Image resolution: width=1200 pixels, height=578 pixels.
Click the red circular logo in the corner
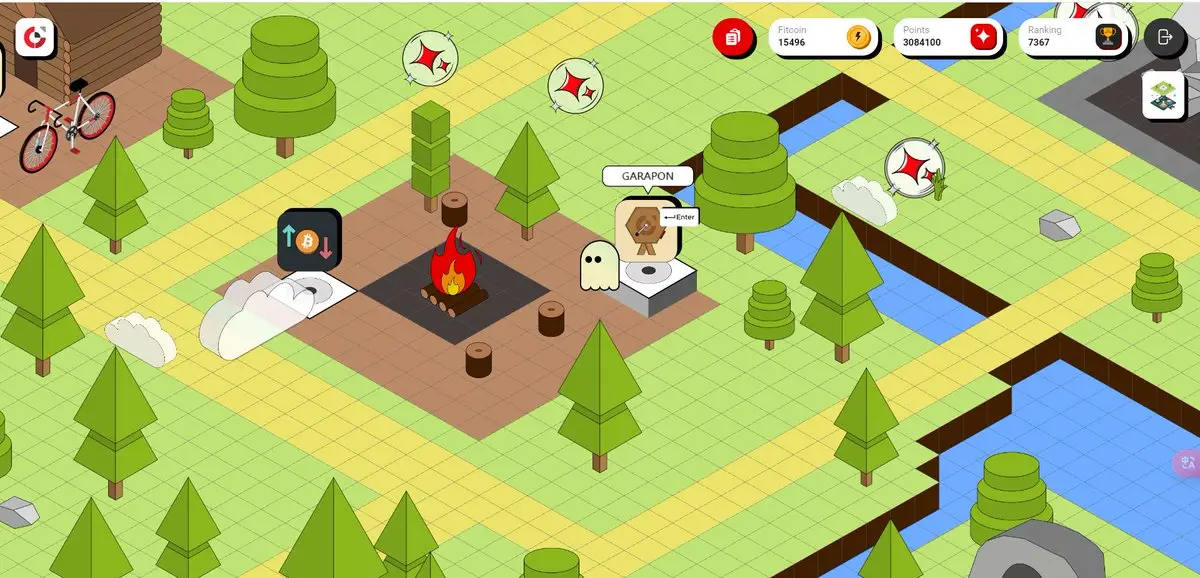coord(35,37)
